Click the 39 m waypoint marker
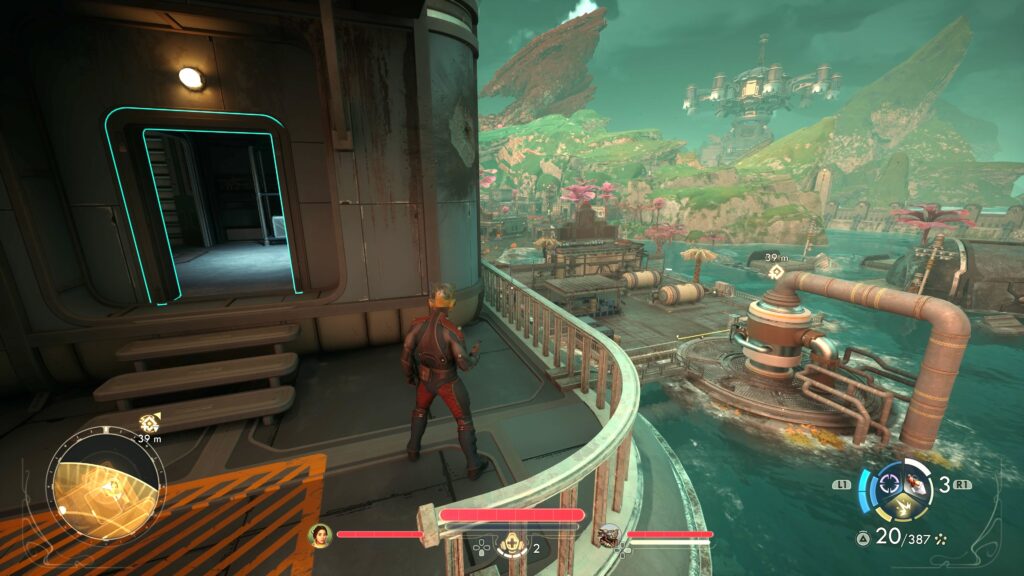This screenshot has height=576, width=1024. [x=773, y=271]
